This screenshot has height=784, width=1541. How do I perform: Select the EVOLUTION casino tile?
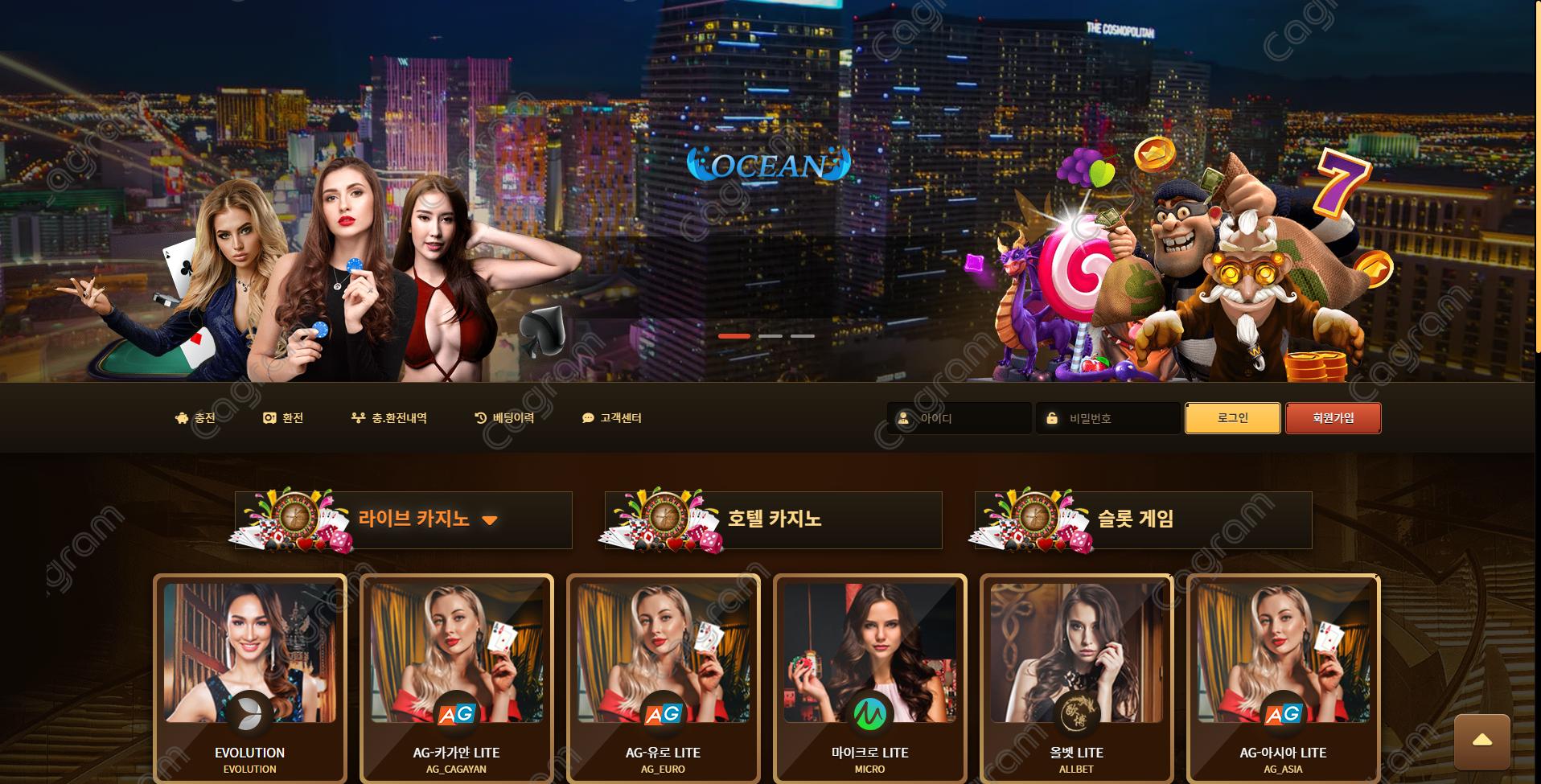tap(250, 677)
